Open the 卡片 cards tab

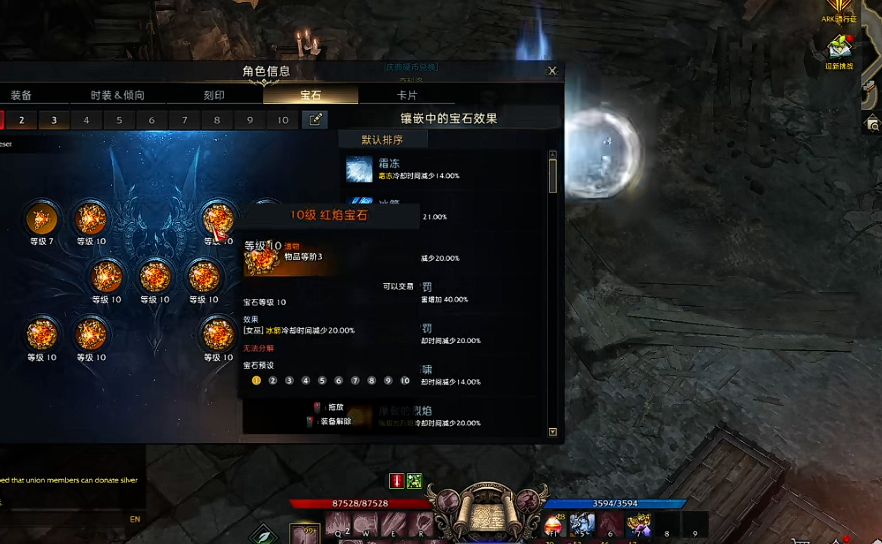click(x=407, y=95)
